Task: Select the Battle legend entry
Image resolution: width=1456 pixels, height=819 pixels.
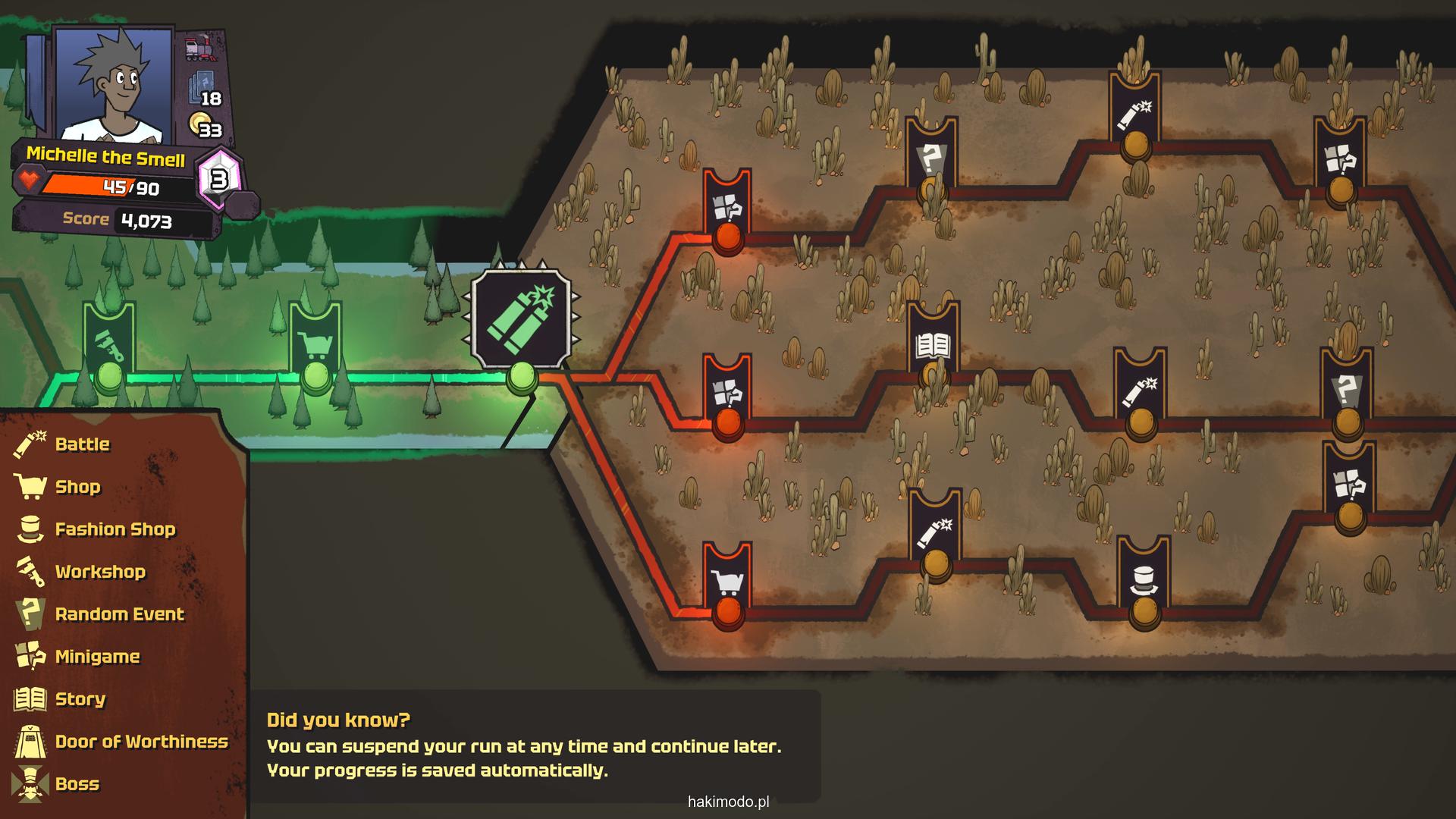Action: tap(82, 444)
